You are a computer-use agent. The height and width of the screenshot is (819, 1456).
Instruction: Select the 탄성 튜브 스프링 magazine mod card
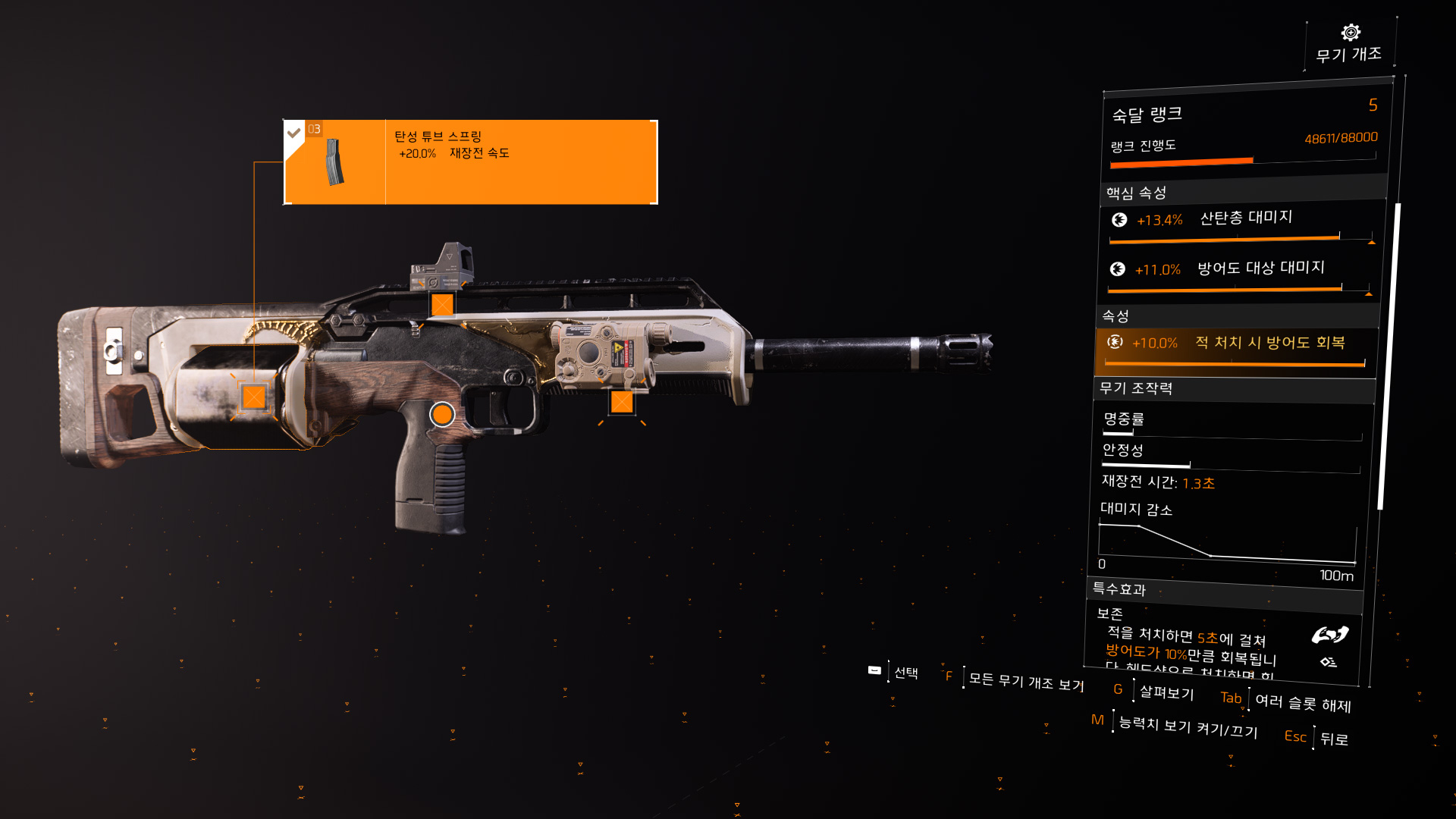coord(470,162)
